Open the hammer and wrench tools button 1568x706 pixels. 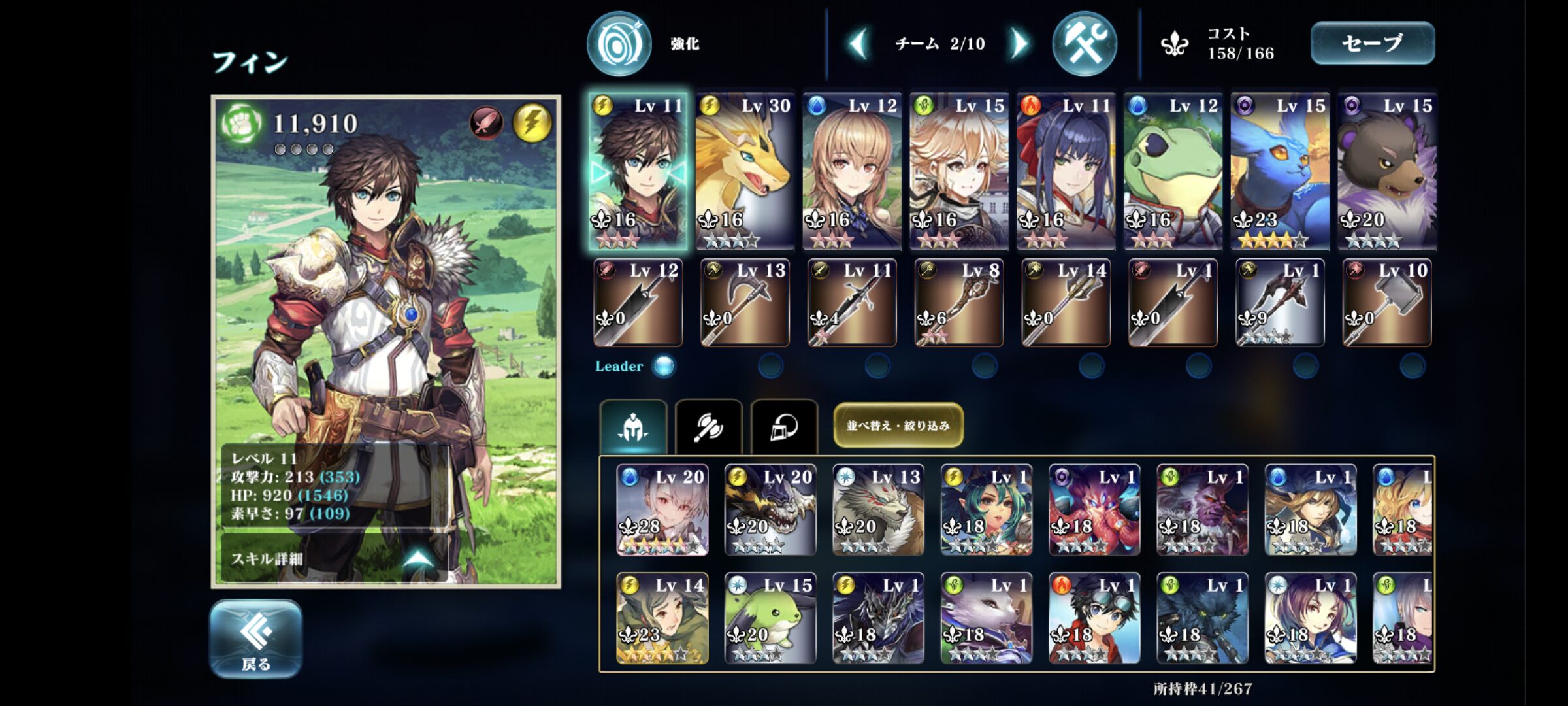[1084, 44]
